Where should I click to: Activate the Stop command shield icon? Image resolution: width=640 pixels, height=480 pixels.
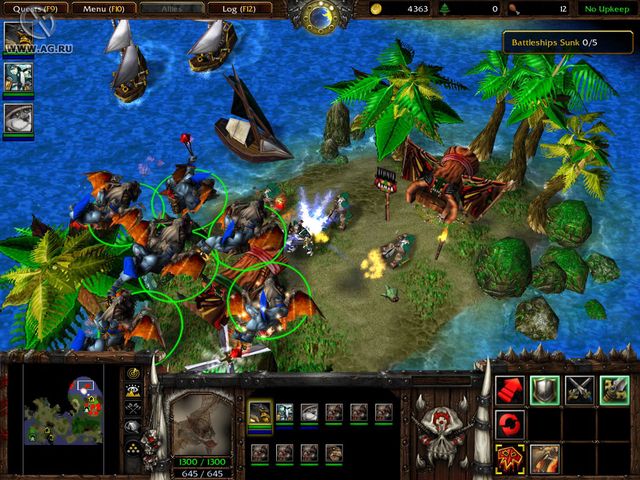[545, 389]
